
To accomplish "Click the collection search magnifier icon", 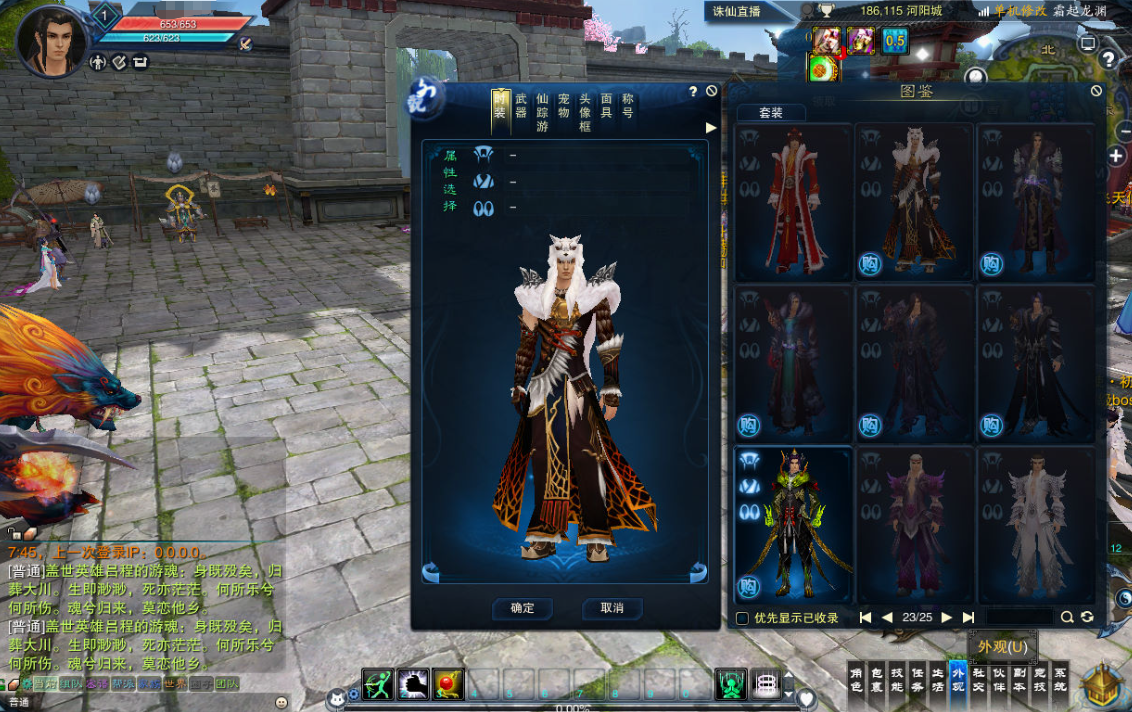I will tap(1067, 618).
